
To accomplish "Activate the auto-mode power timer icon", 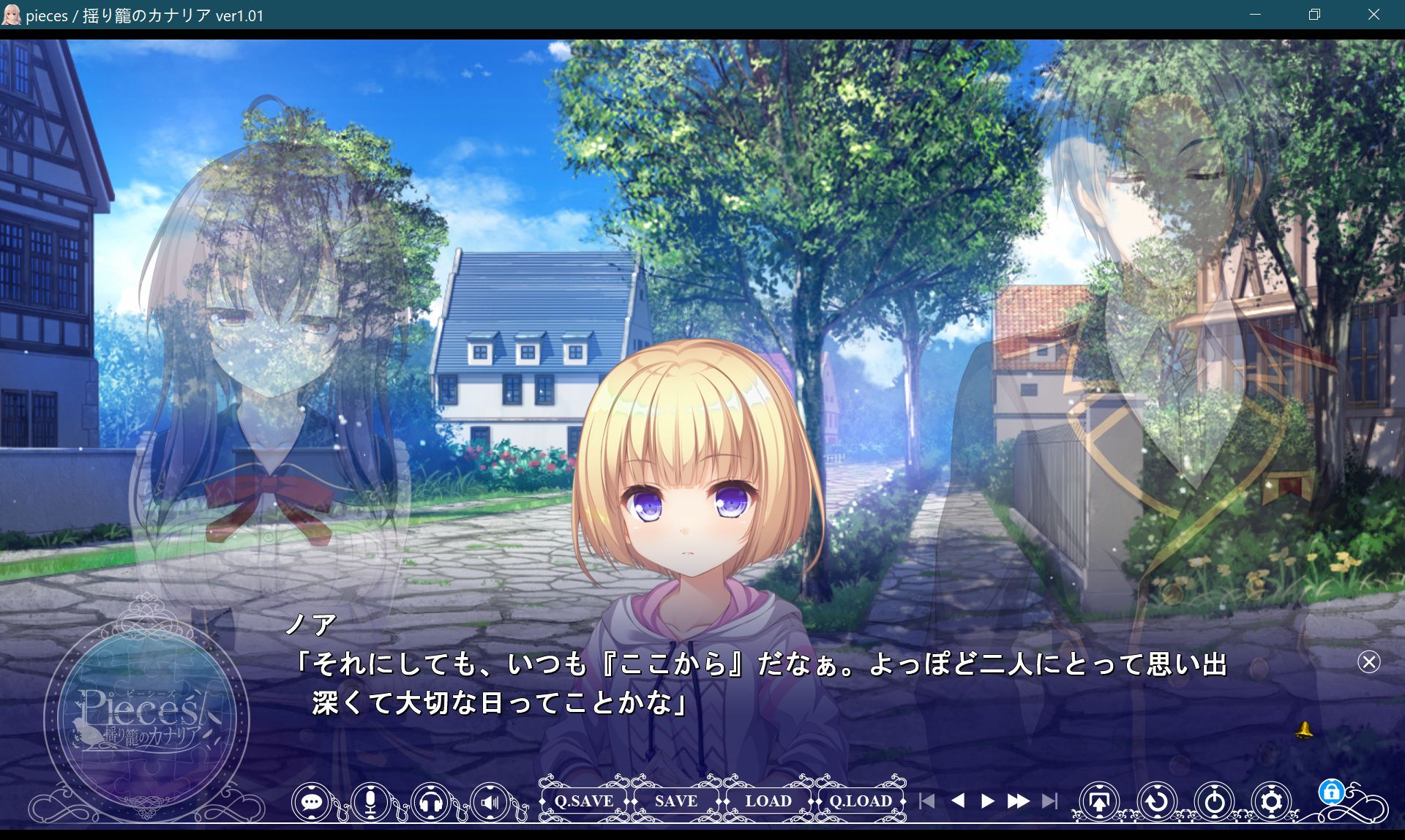I will click(1213, 801).
